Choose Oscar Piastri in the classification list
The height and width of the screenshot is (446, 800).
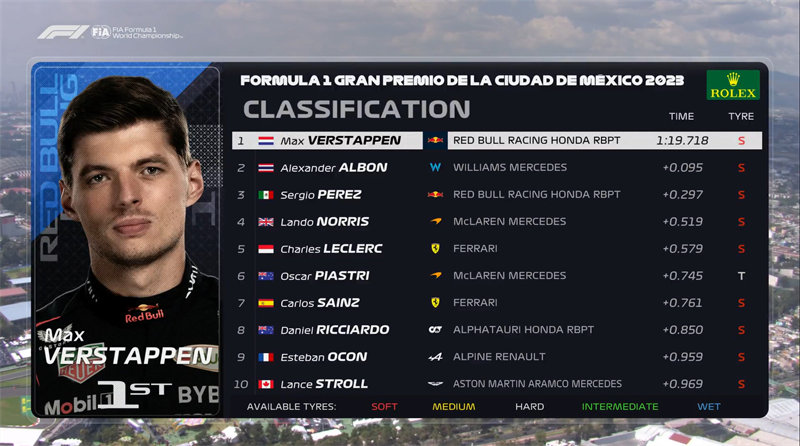click(497, 276)
